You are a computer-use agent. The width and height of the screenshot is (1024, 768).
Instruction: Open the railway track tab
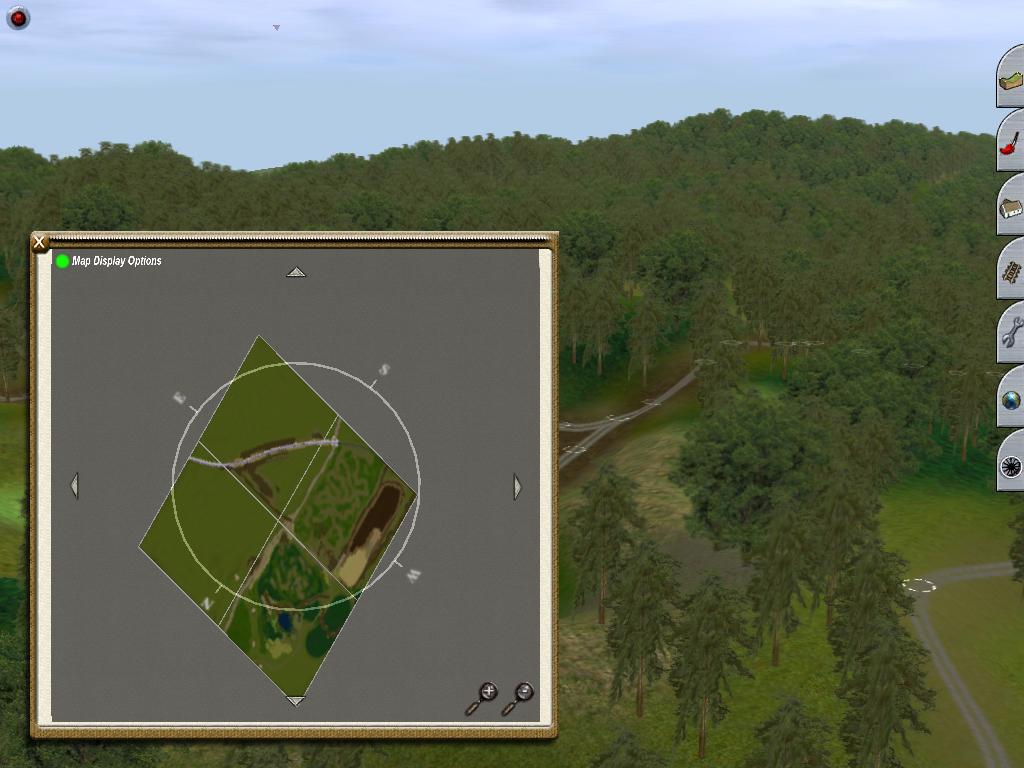pyautogui.click(x=1011, y=271)
